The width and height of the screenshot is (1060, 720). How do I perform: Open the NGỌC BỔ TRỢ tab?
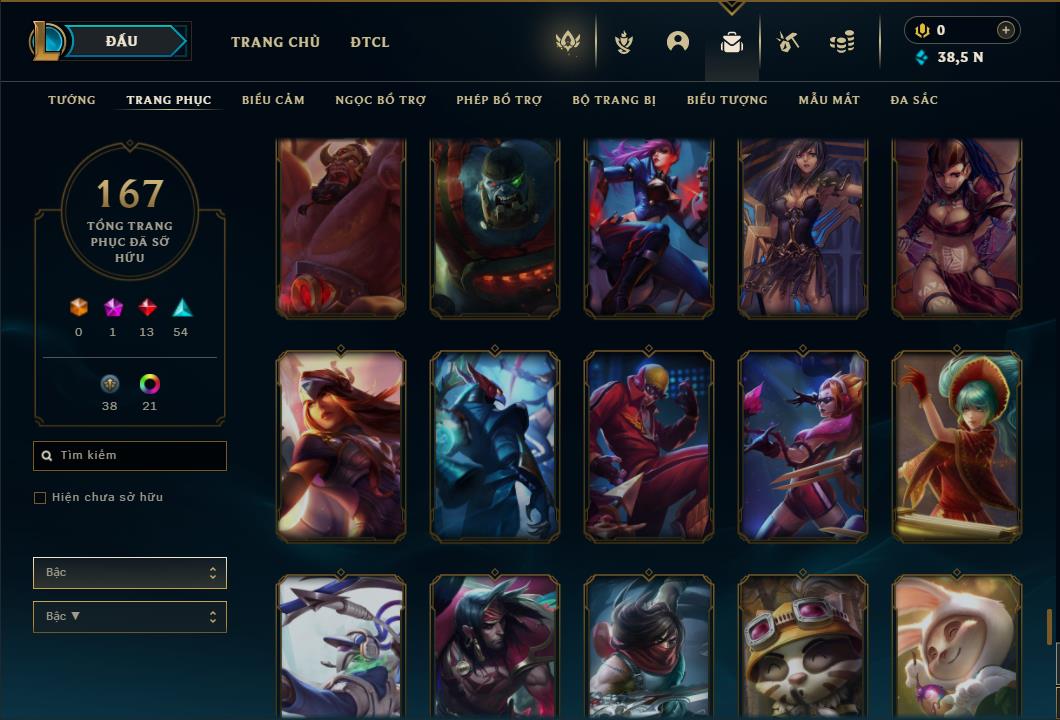coord(380,100)
